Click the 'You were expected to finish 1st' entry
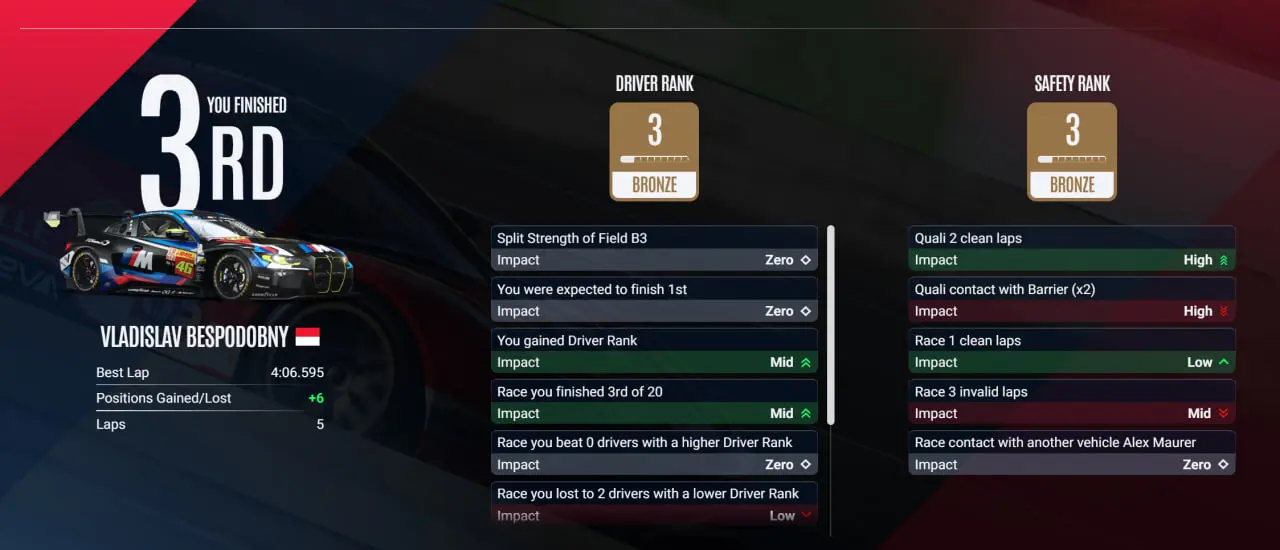The image size is (1280, 550). [x=654, y=299]
